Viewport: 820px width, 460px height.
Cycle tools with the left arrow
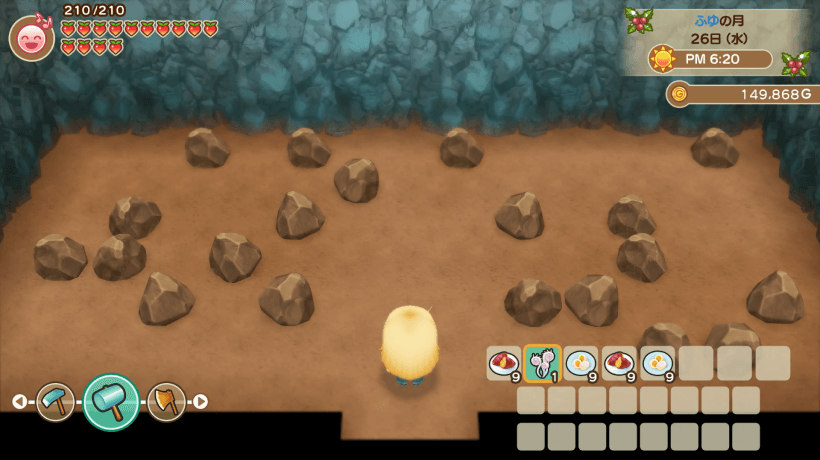coord(20,402)
